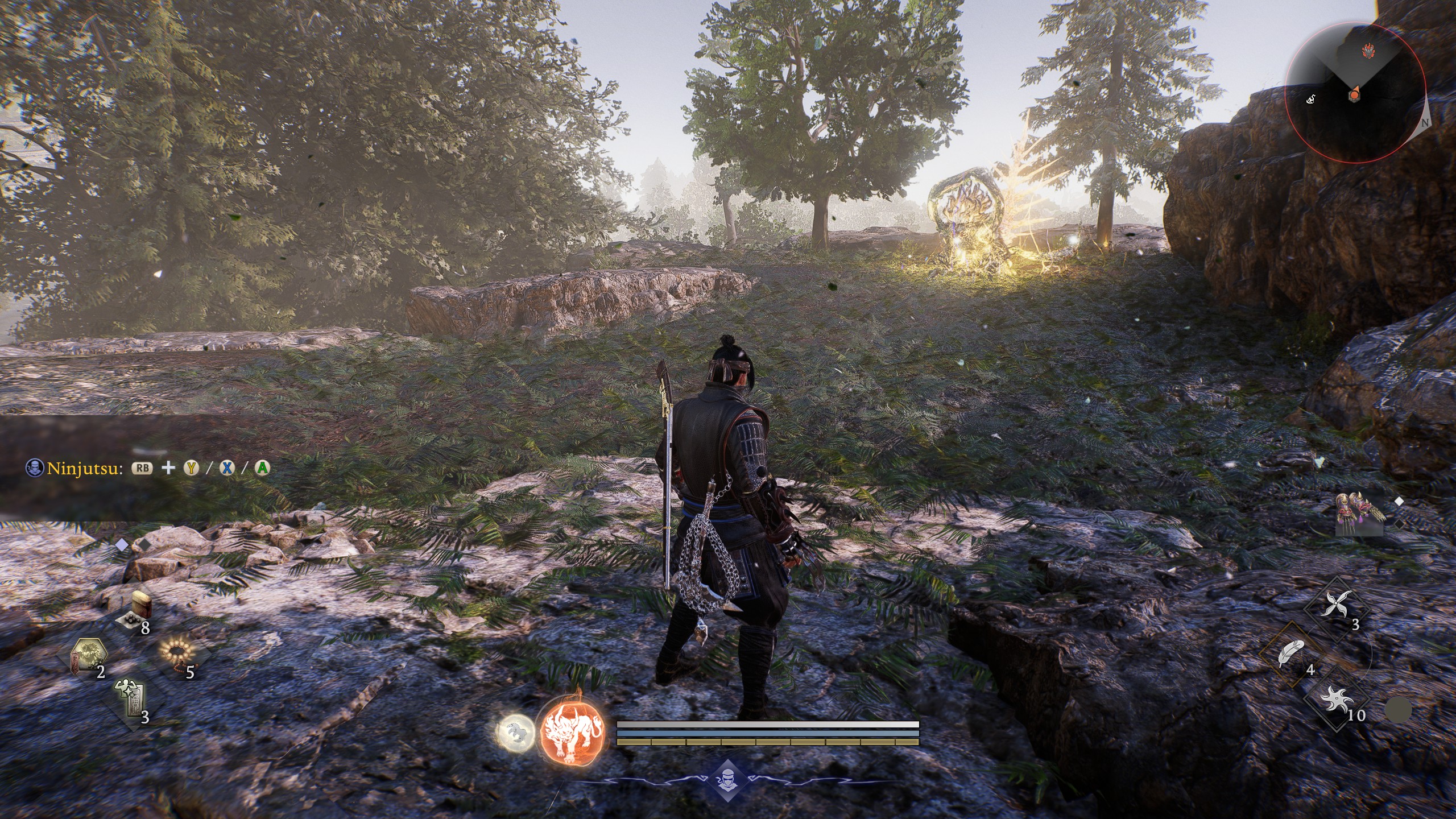The height and width of the screenshot is (819, 1456).
Task: Open the circular minimap
Action: (x=1355, y=93)
